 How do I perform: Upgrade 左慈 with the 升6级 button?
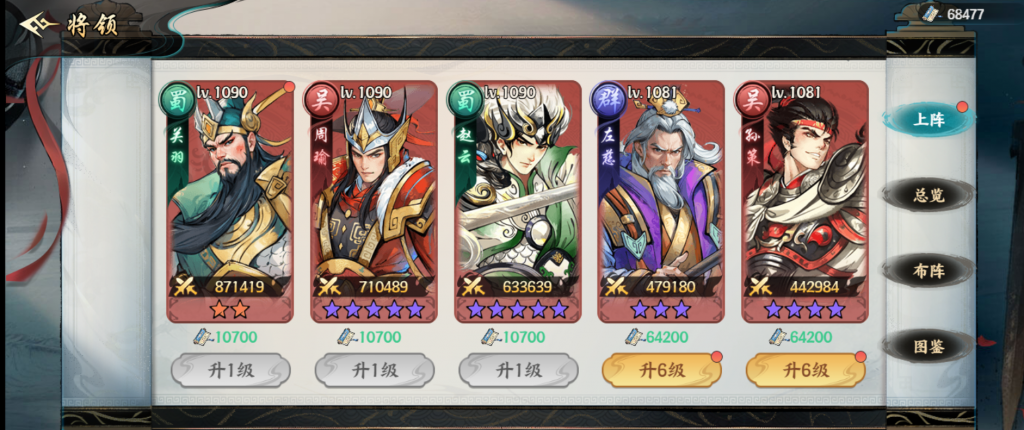(661, 370)
